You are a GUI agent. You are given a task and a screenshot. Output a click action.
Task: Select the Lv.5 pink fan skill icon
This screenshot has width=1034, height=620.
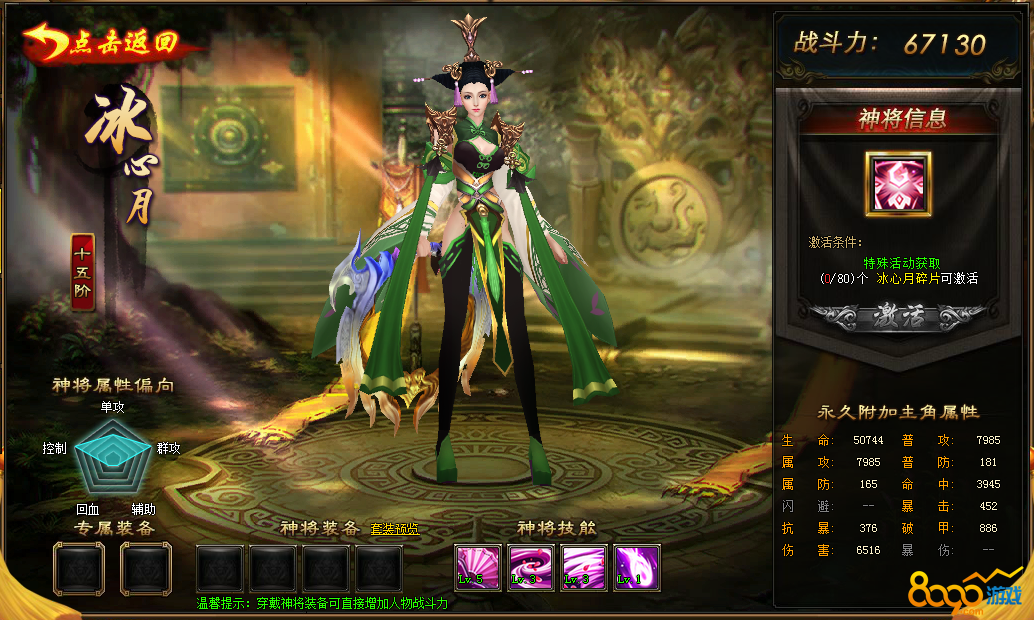tap(477, 568)
